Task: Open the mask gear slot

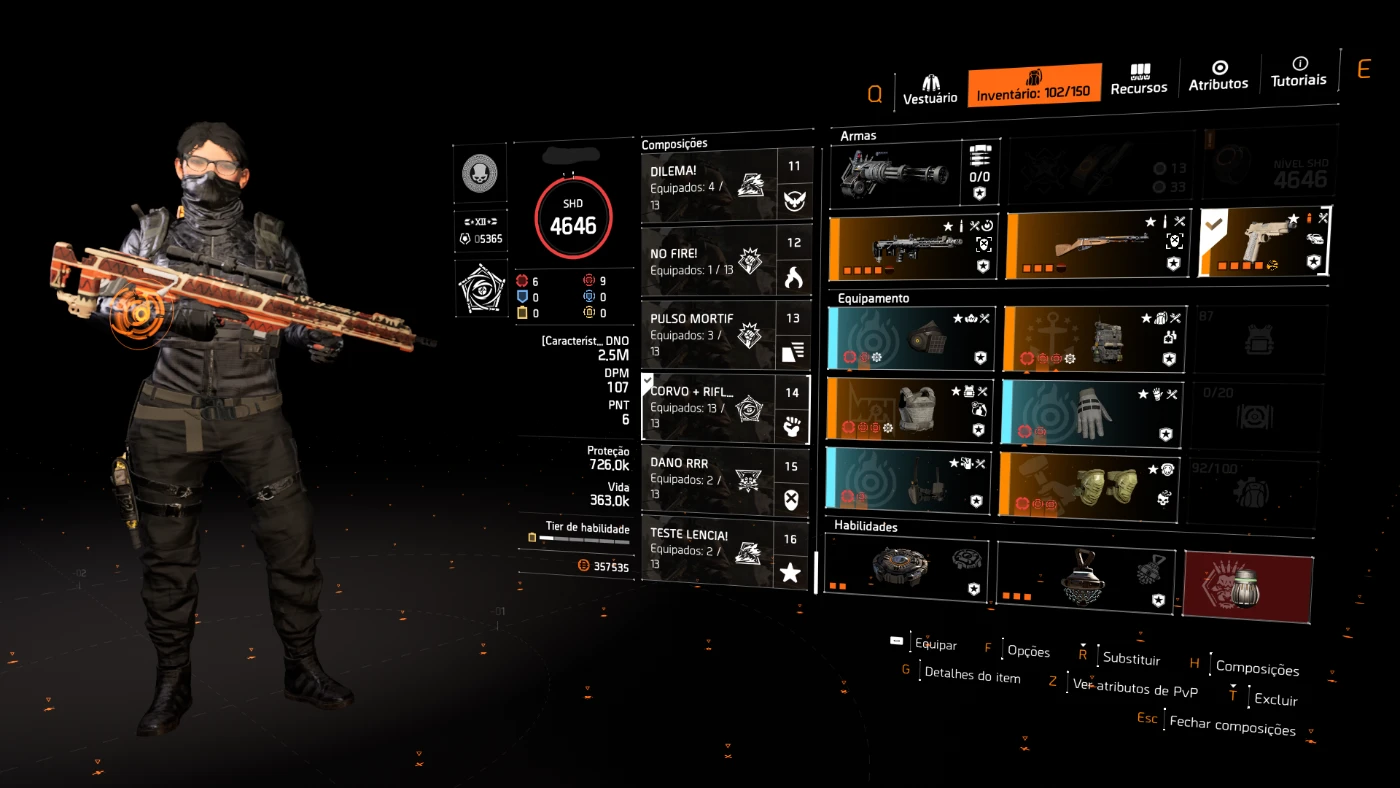Action: click(x=912, y=339)
